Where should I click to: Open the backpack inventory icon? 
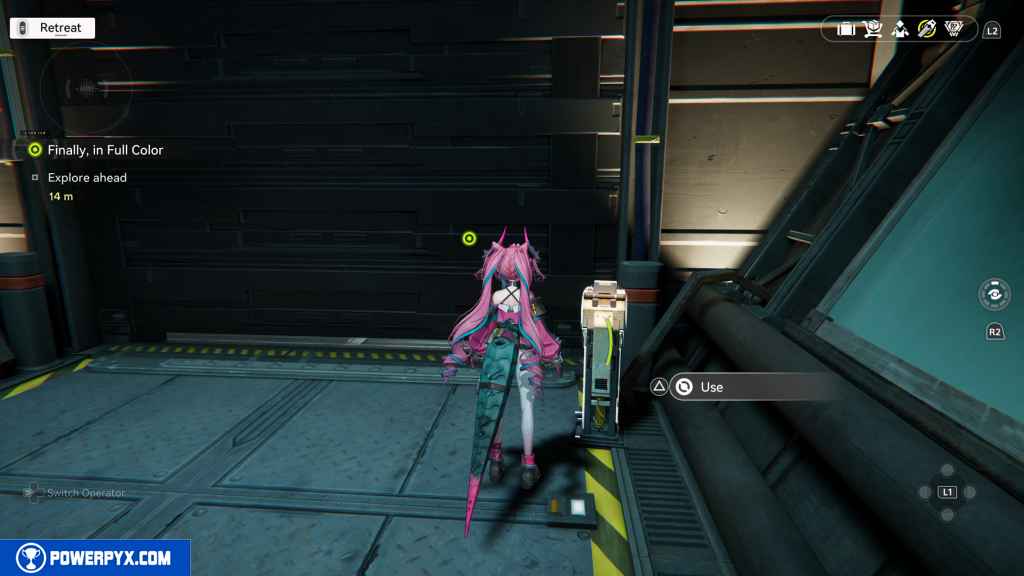(846, 29)
